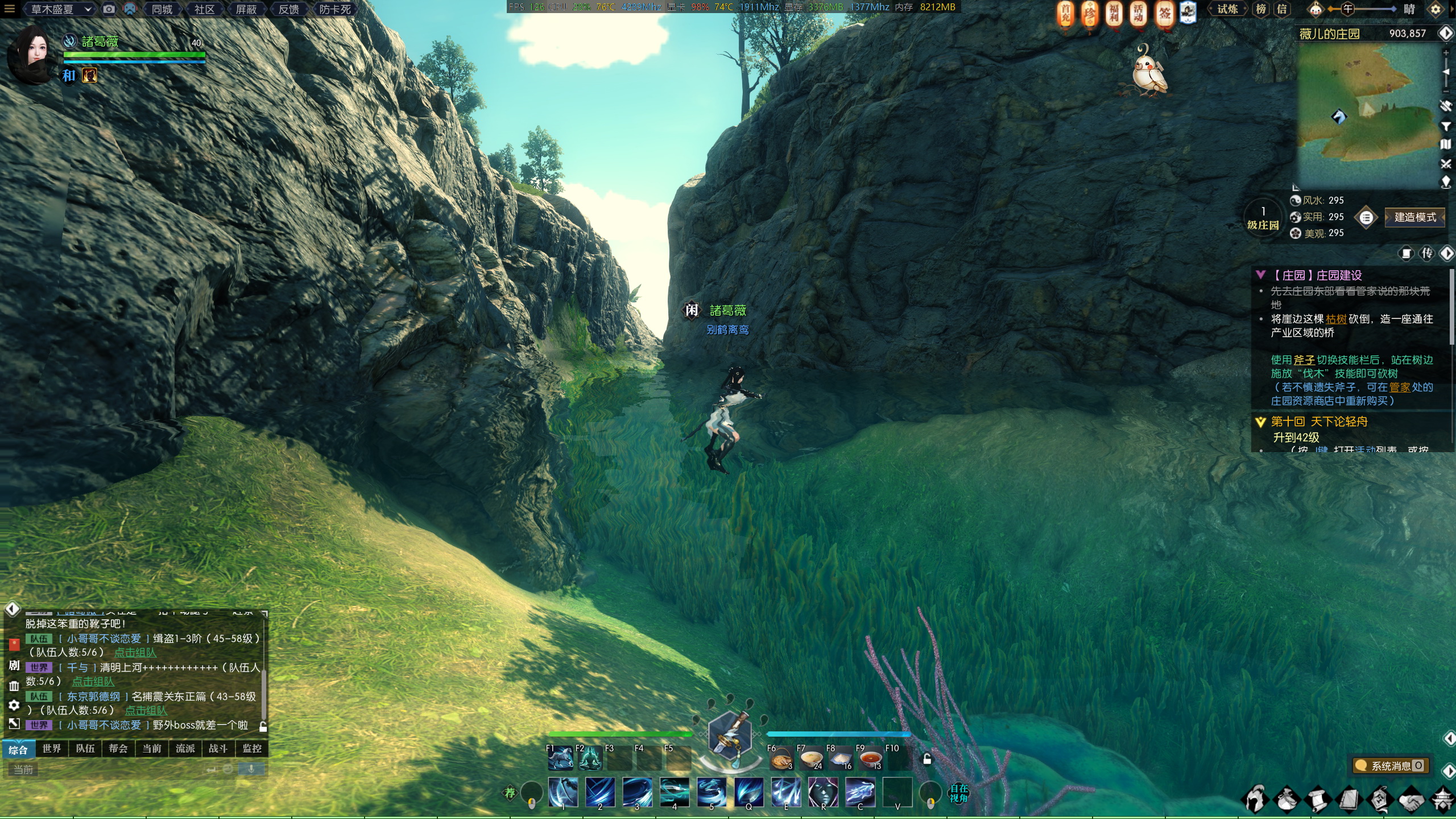Open the 首充 first-recharge lantern
The height and width of the screenshot is (819, 1456).
[x=1065, y=14]
